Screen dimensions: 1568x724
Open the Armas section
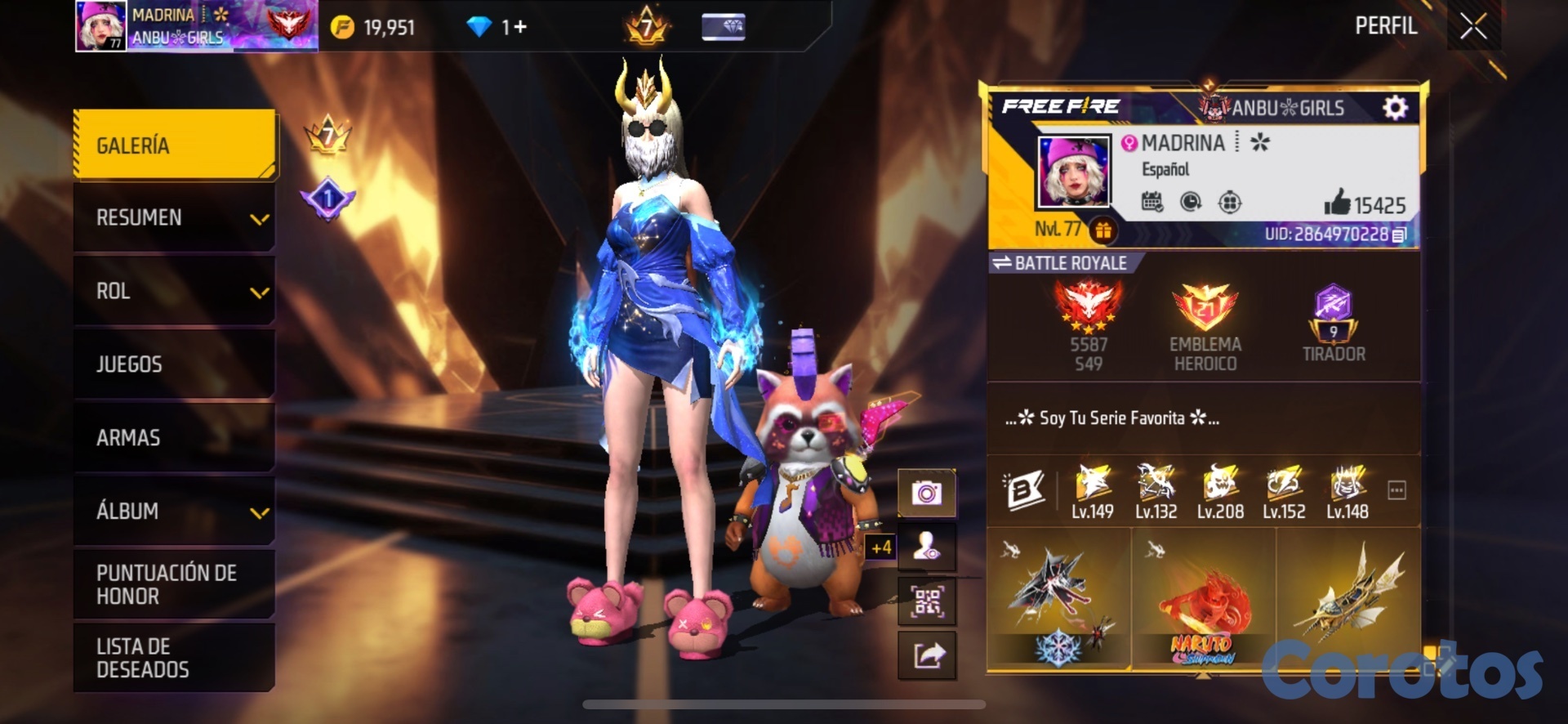pyautogui.click(x=175, y=438)
